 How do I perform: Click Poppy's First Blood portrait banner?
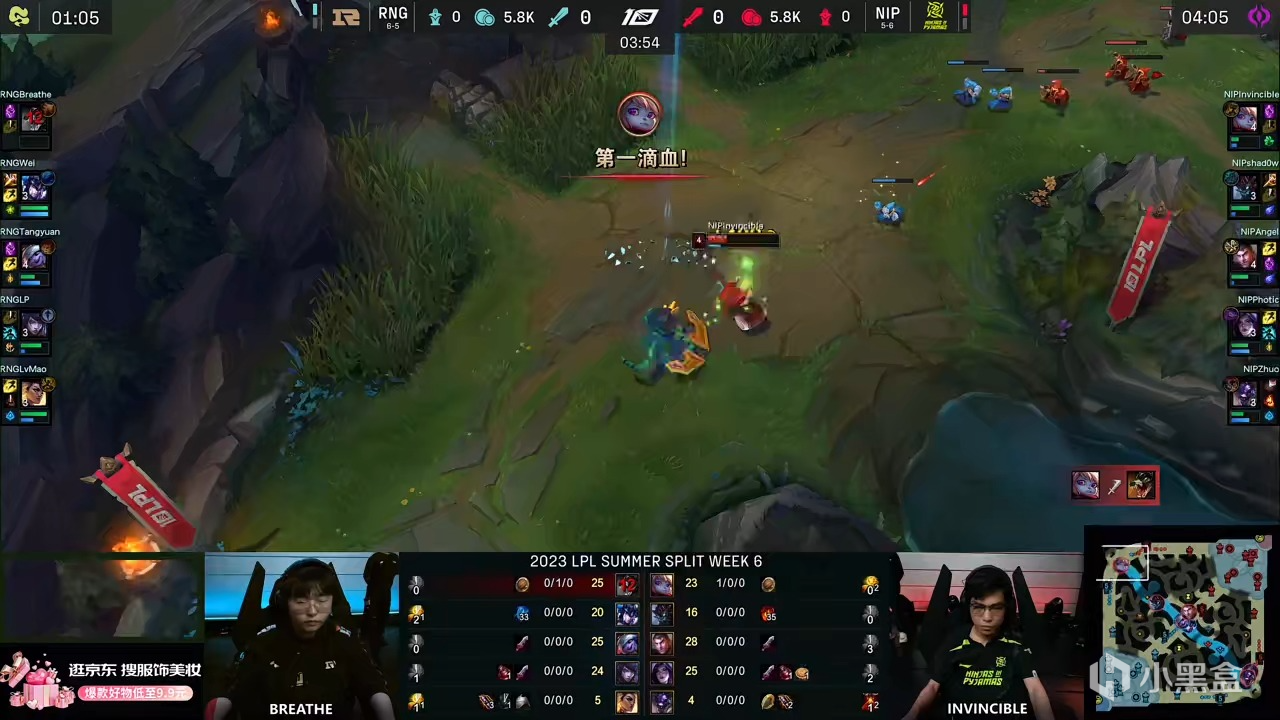(640, 113)
